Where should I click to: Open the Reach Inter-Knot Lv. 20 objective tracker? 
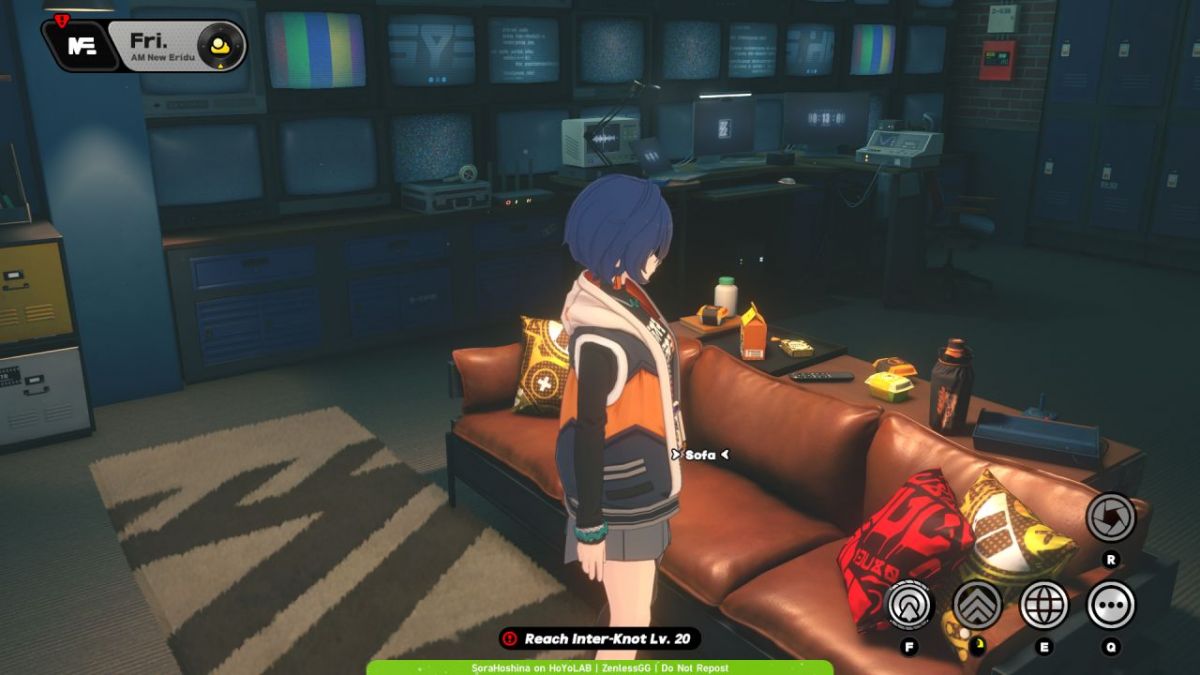pos(600,638)
